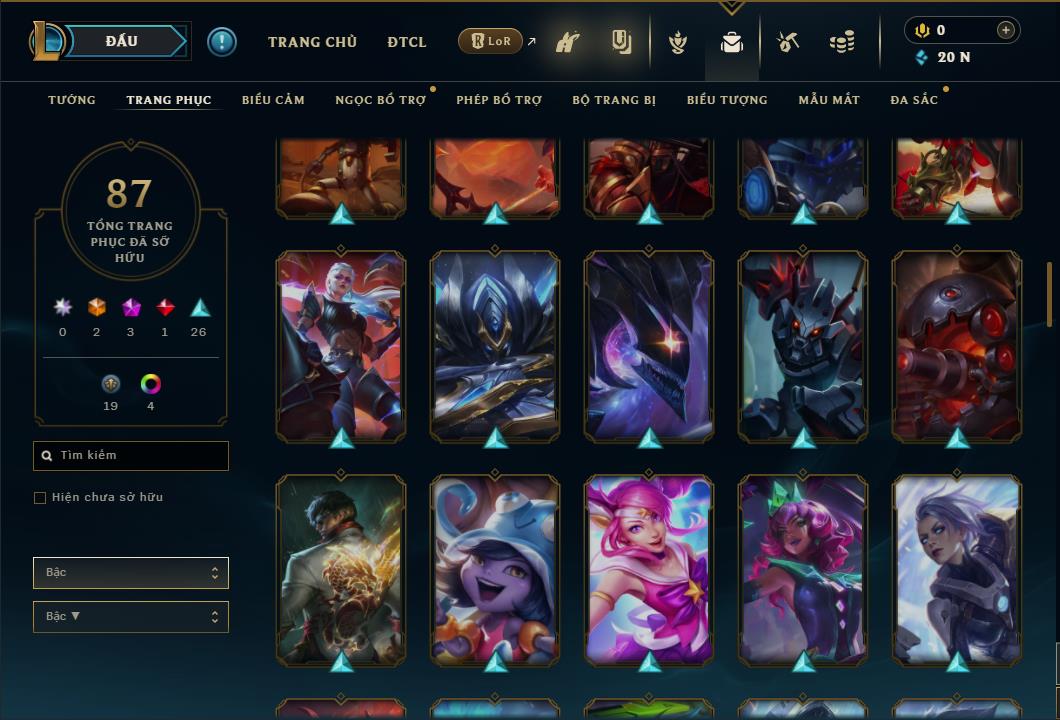Click the Tìm kiếm search field
The height and width of the screenshot is (720, 1060).
[131, 456]
